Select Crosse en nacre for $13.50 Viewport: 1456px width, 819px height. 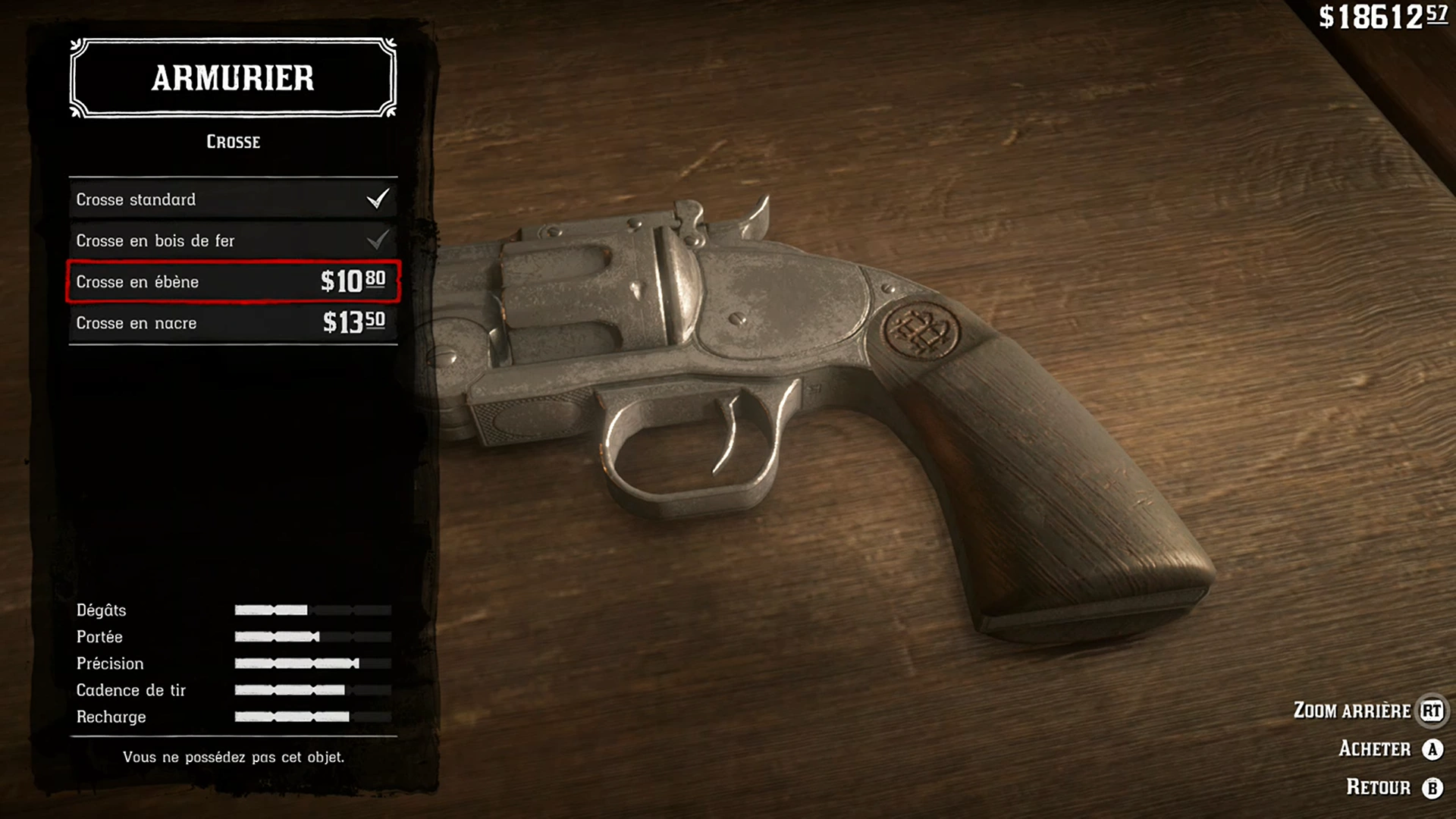coord(232,323)
